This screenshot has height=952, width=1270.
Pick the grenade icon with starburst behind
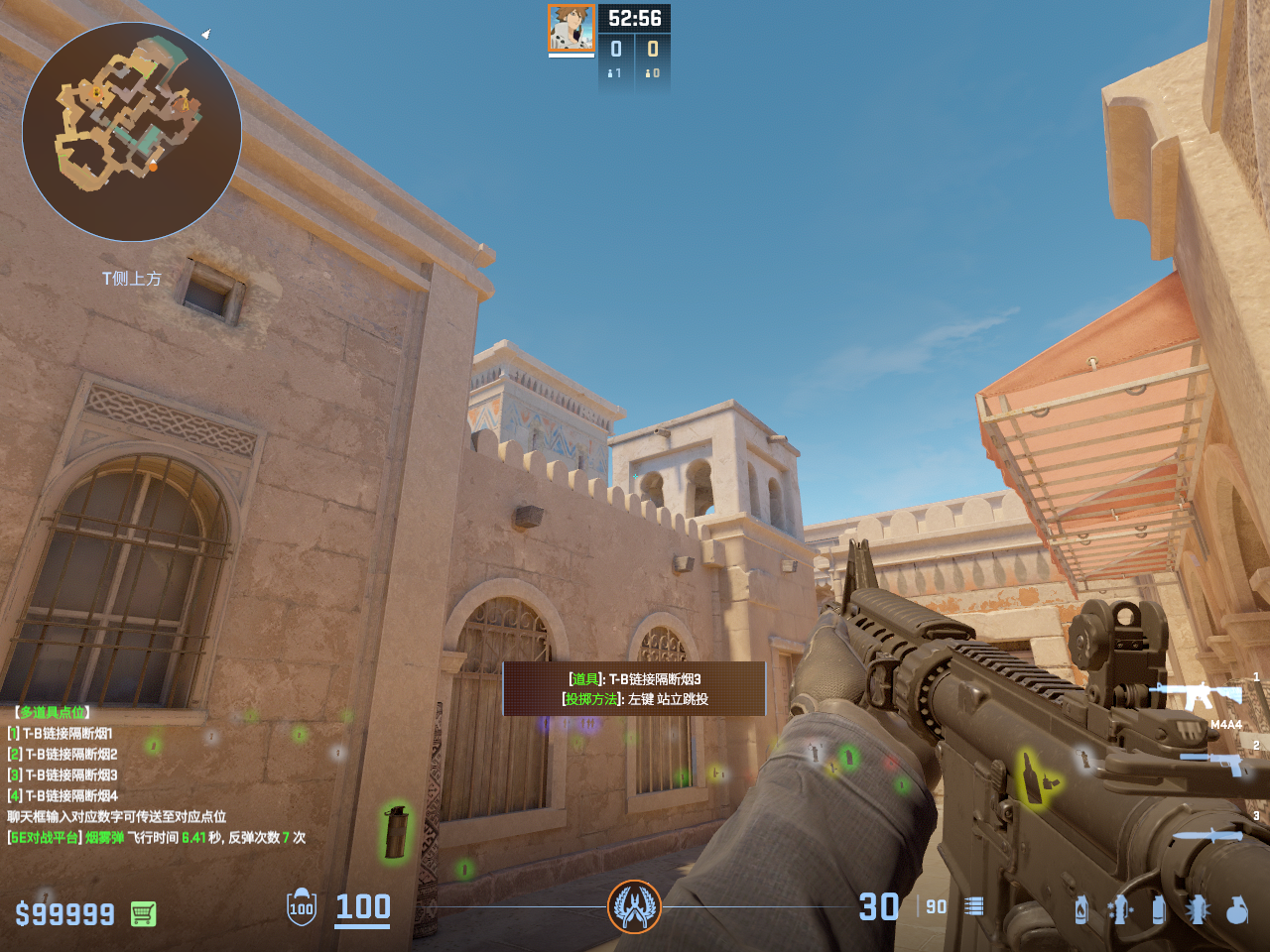point(1198,908)
